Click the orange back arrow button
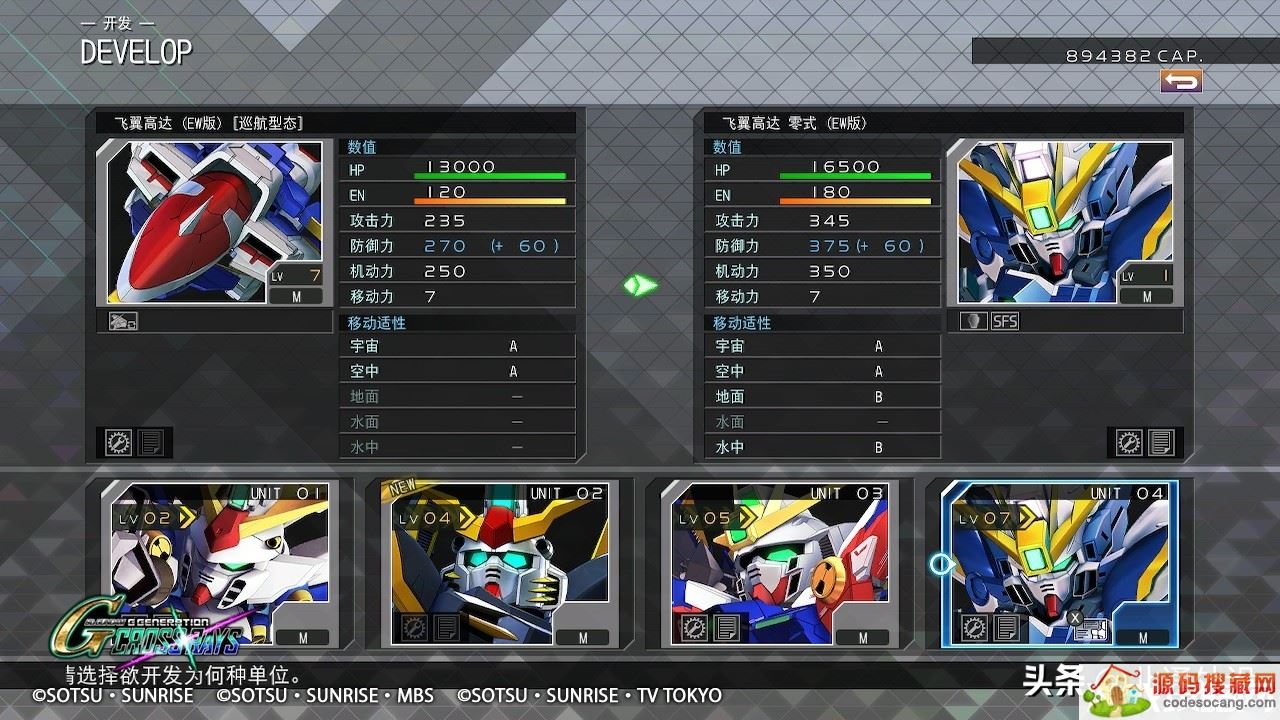This screenshot has height=720, width=1280. pyautogui.click(x=1181, y=82)
